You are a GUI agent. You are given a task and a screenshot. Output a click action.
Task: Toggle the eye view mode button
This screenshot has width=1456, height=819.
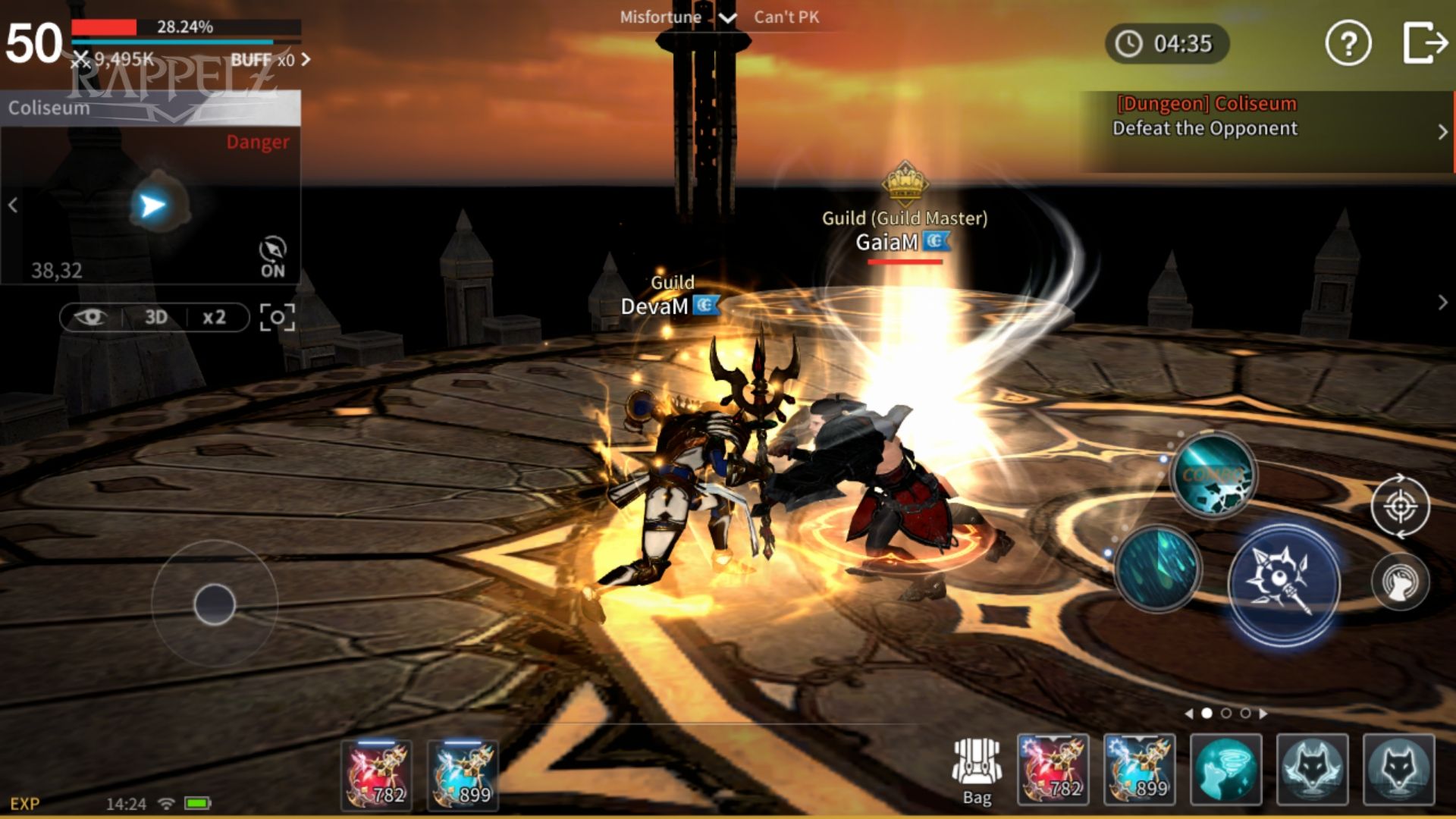(89, 317)
